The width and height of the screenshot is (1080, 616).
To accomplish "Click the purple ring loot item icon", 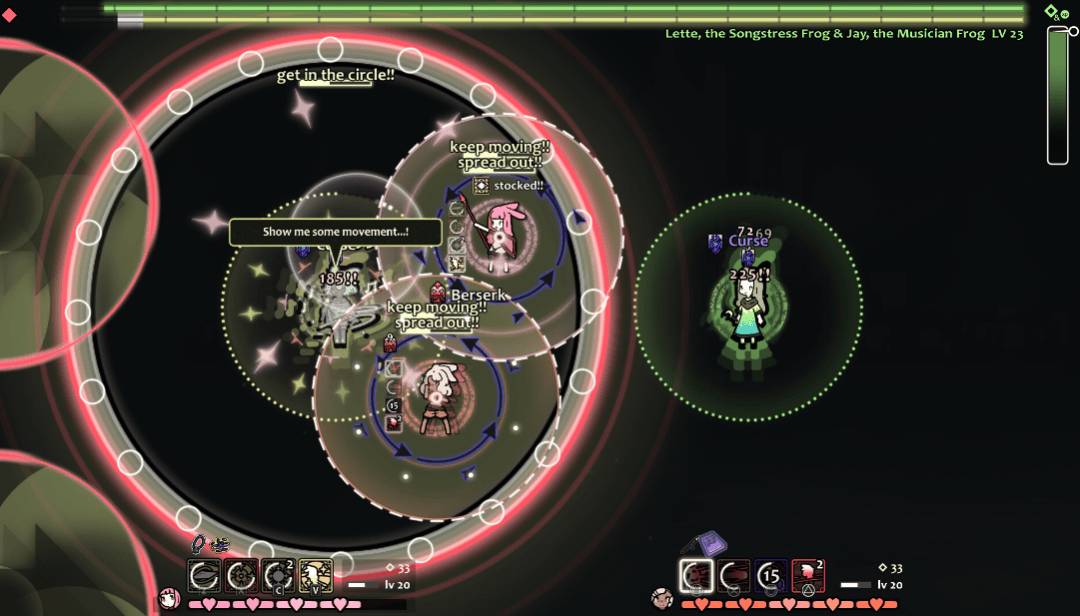I will coord(198,544).
